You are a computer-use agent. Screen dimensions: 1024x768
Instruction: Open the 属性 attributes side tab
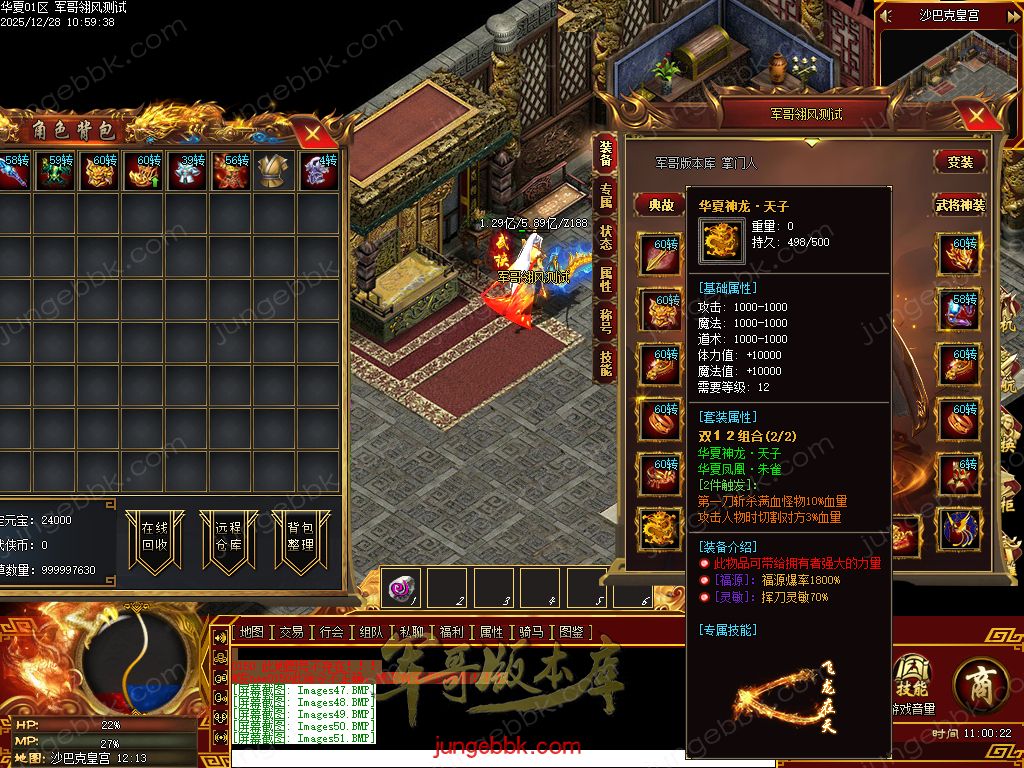[606, 279]
